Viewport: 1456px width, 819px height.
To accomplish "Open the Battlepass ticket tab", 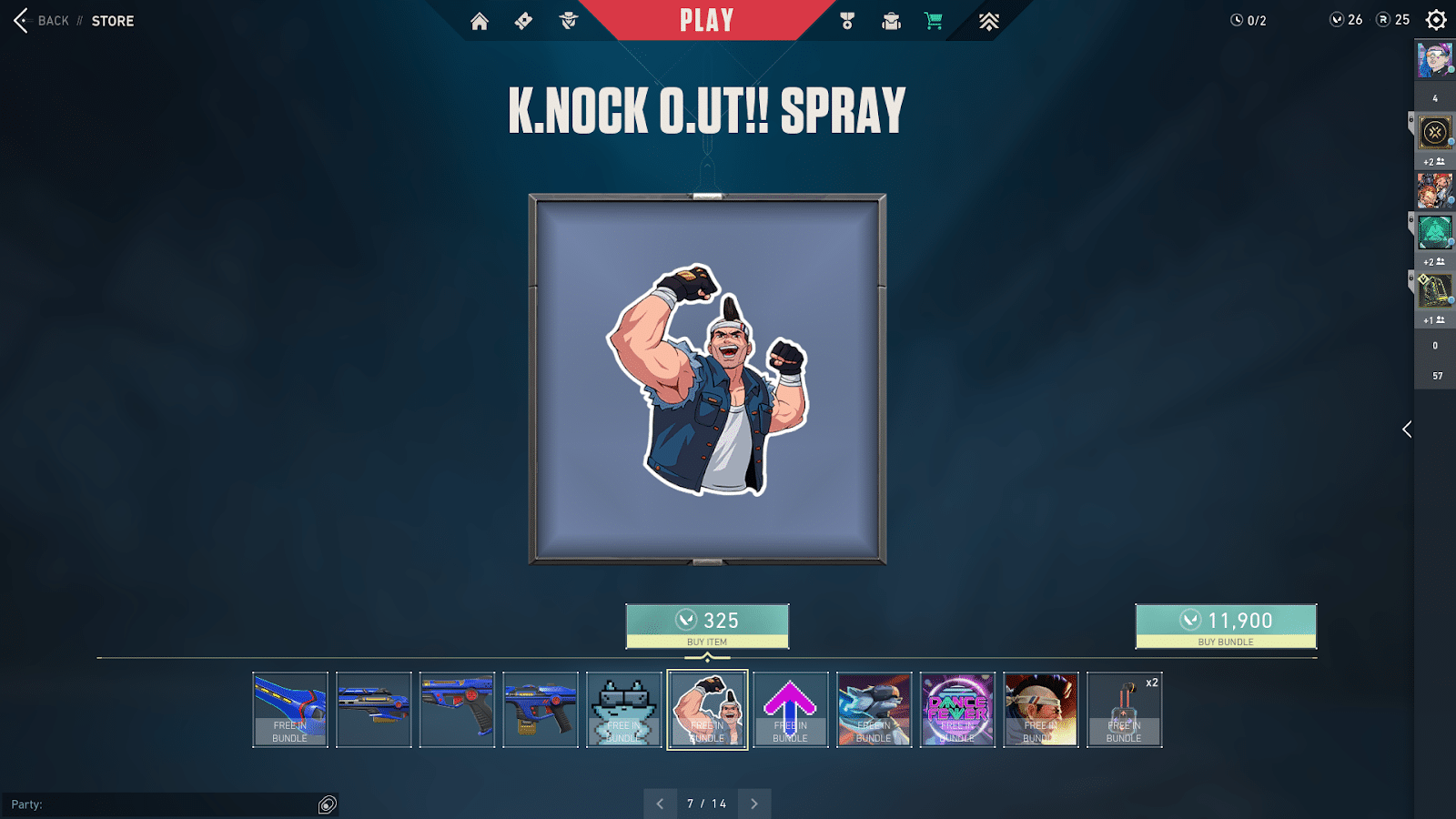I will click(523, 21).
